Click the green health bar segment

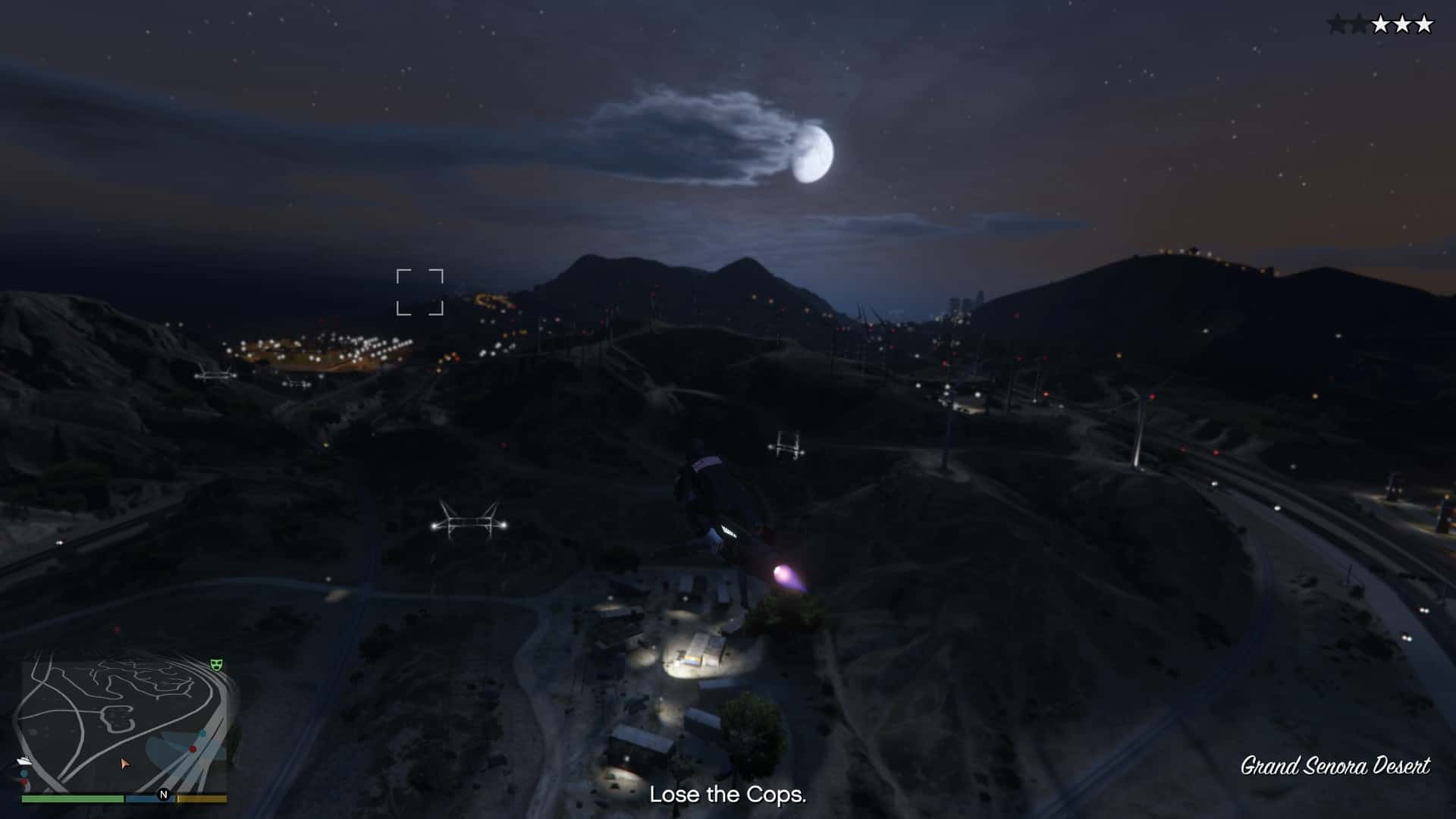[x=74, y=798]
